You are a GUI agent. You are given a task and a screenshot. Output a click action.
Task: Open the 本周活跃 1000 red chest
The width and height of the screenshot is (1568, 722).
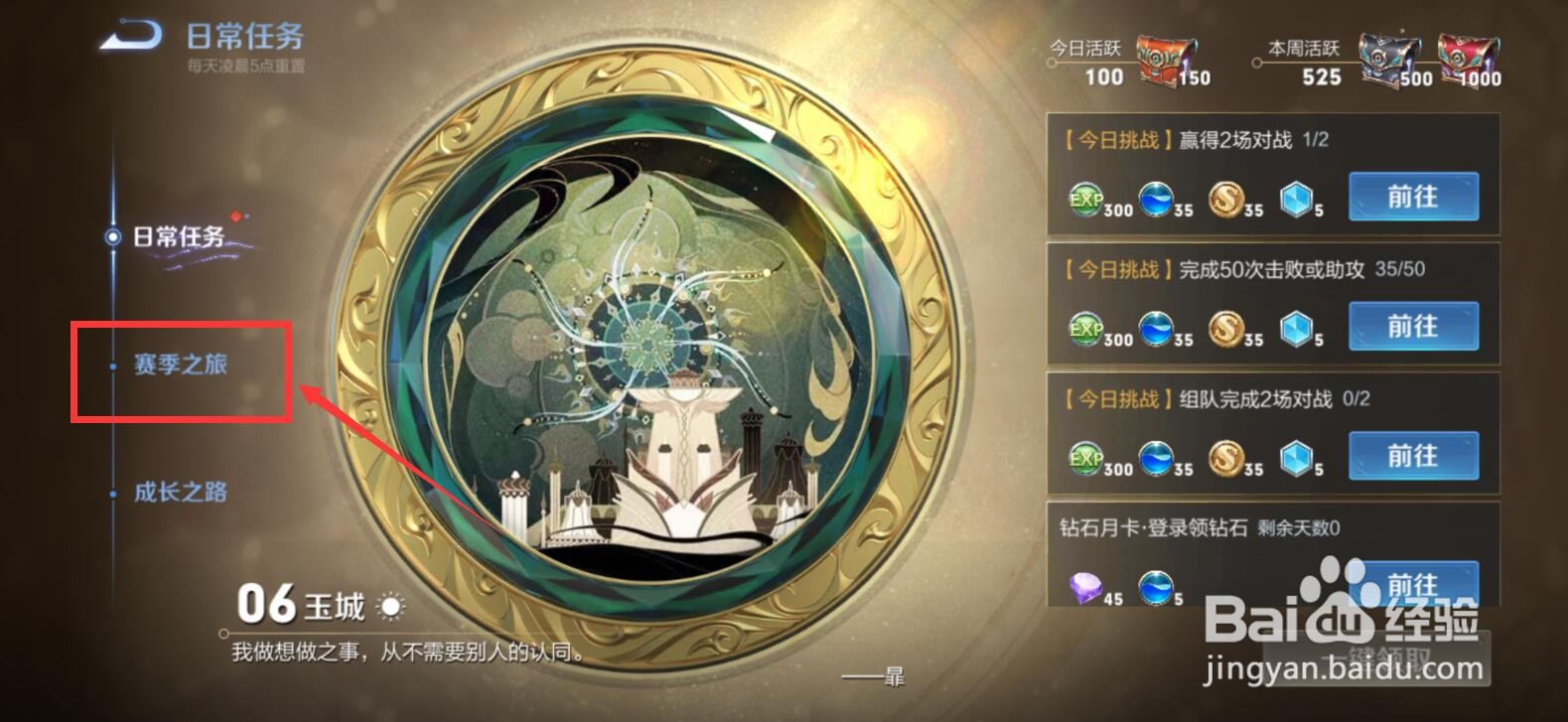click(x=1465, y=57)
